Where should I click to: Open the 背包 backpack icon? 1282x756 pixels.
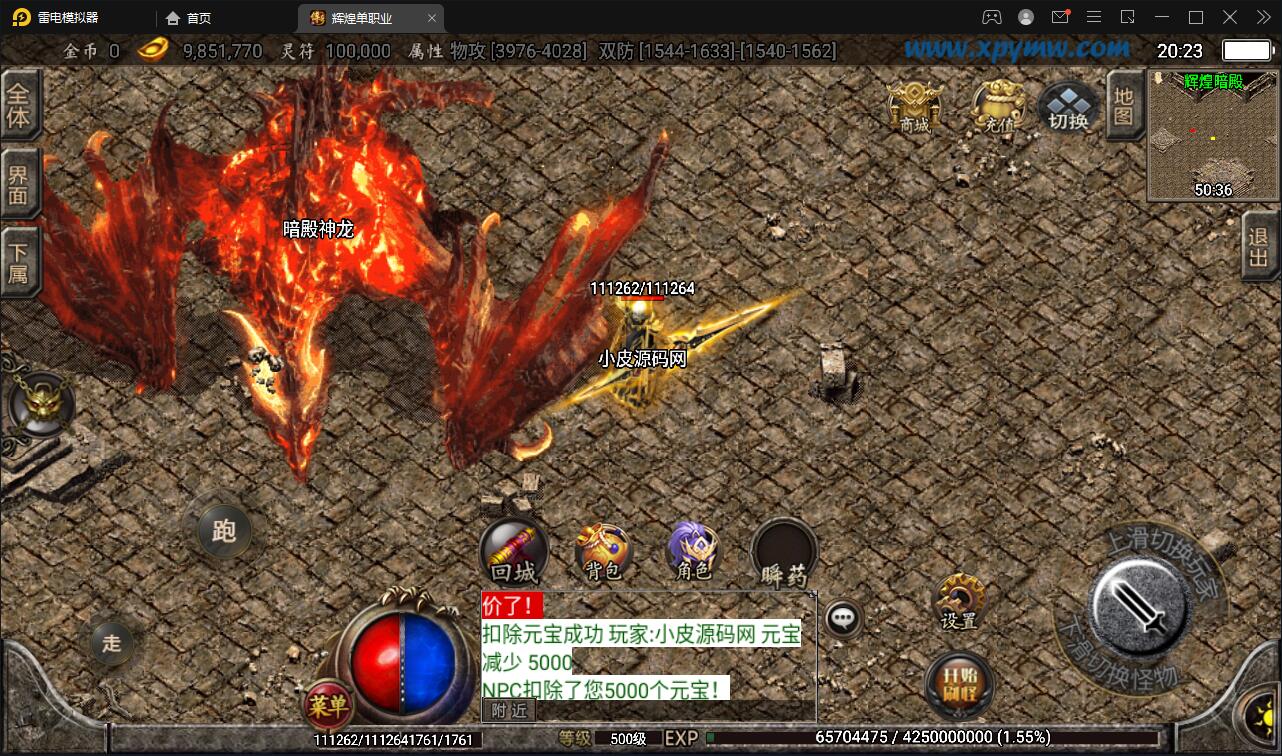tap(602, 550)
